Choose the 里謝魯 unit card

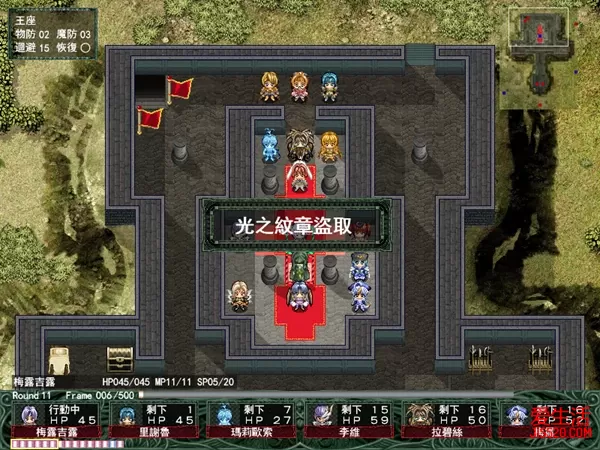152,421
